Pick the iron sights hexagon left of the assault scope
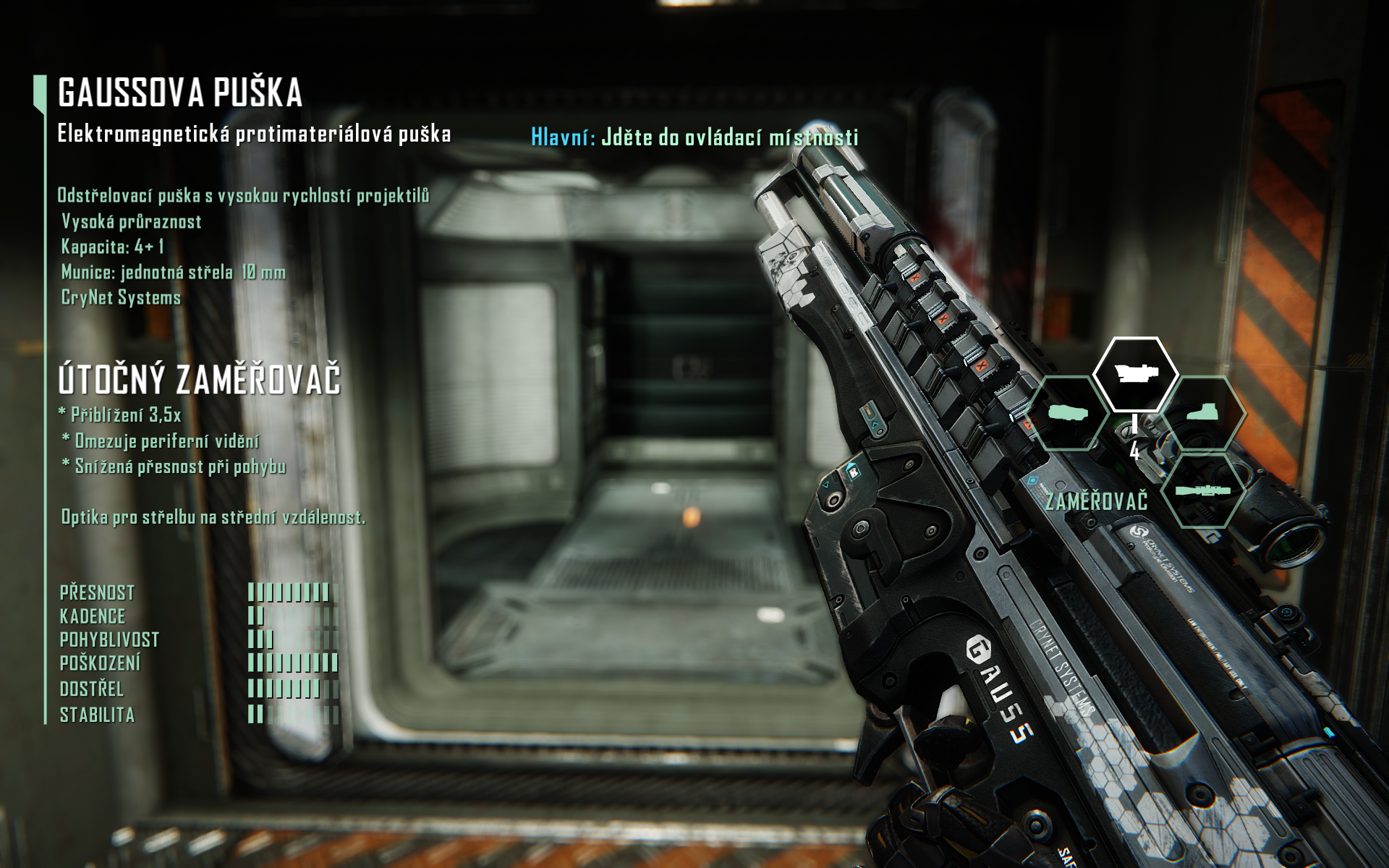The image size is (1389, 868). coord(1069,414)
